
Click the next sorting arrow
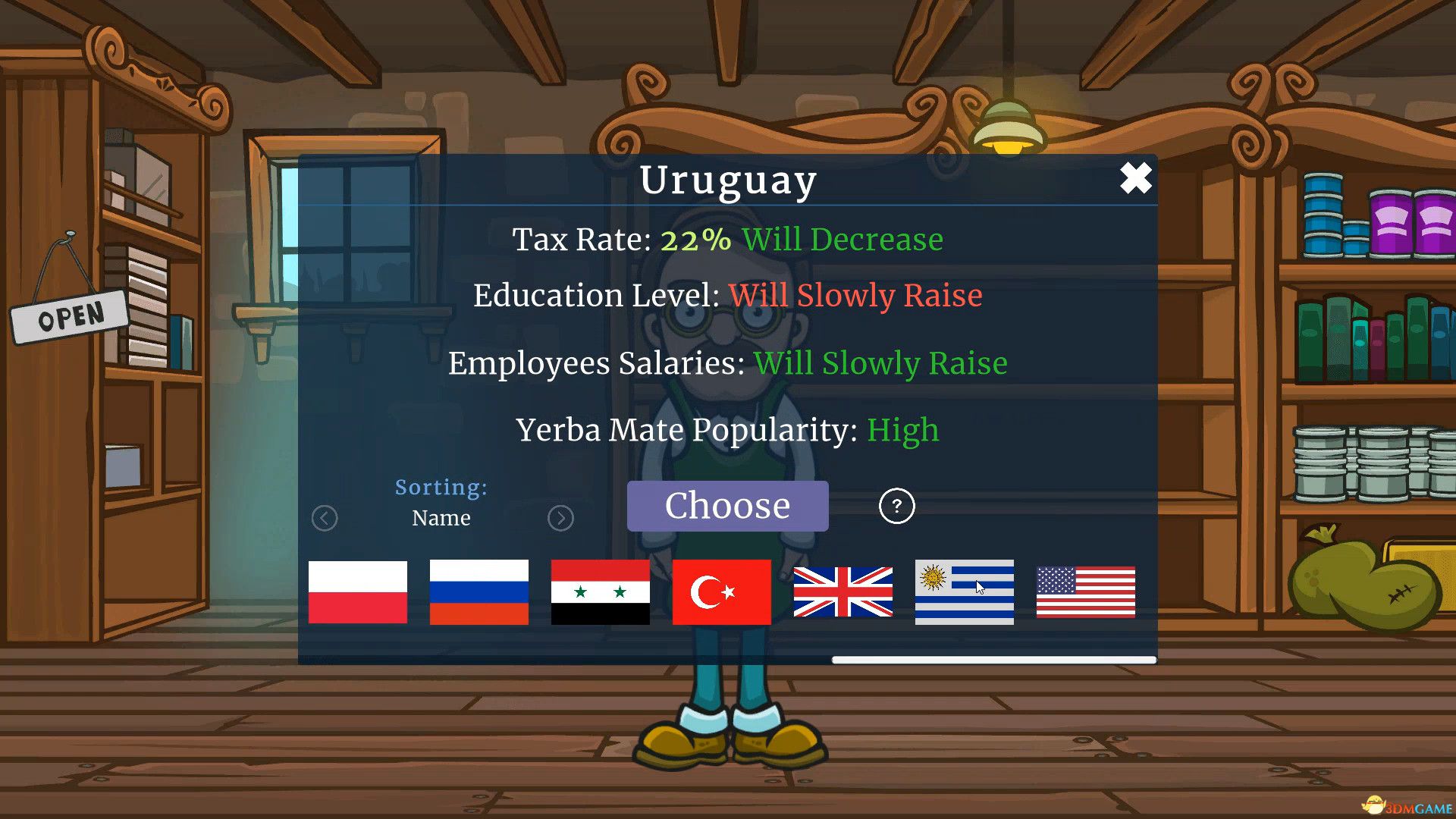point(560,518)
